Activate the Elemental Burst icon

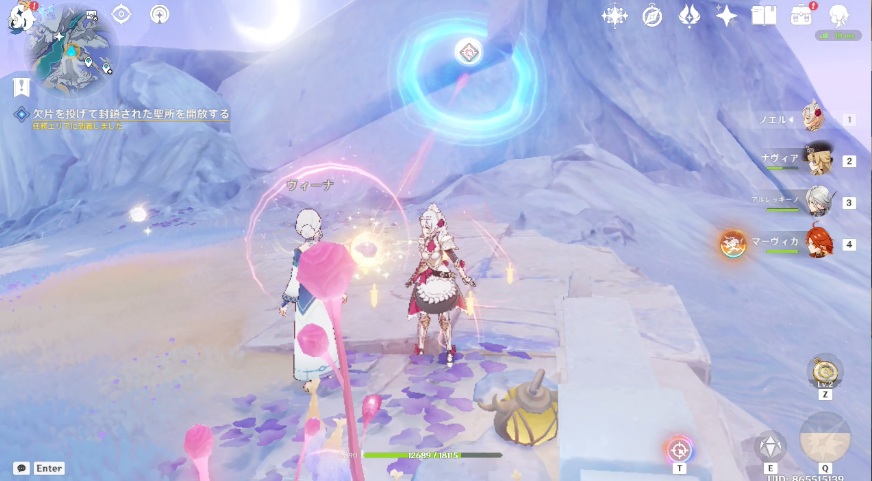click(825, 440)
